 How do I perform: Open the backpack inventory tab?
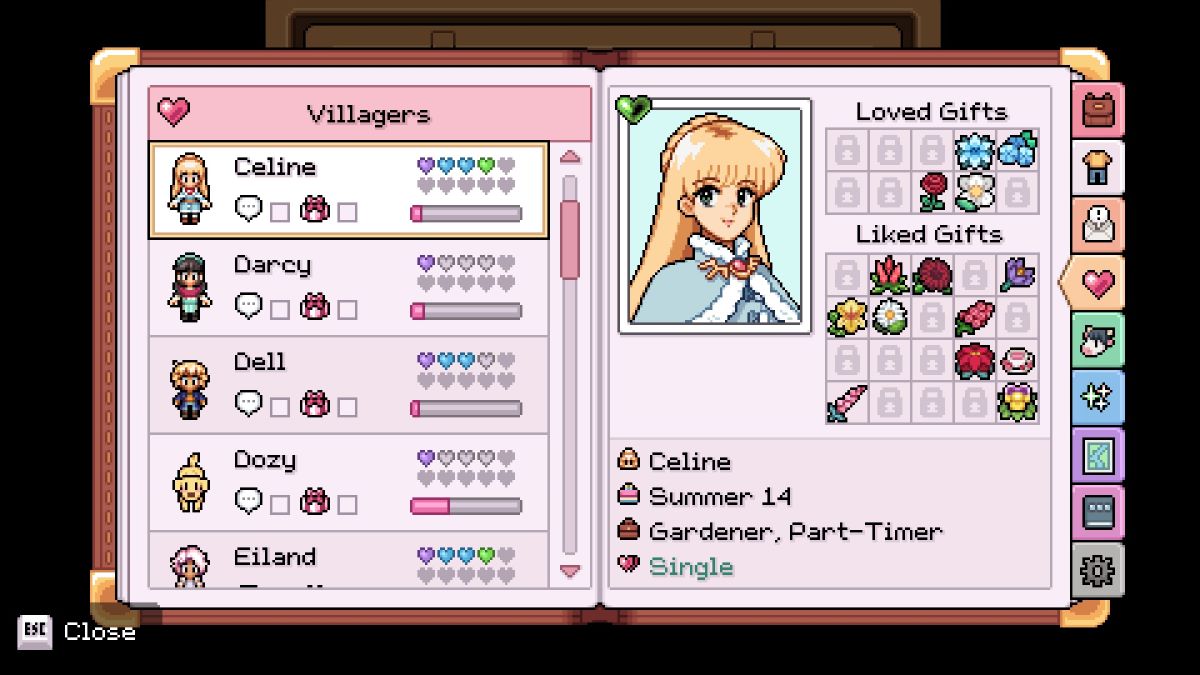pyautogui.click(x=1098, y=111)
